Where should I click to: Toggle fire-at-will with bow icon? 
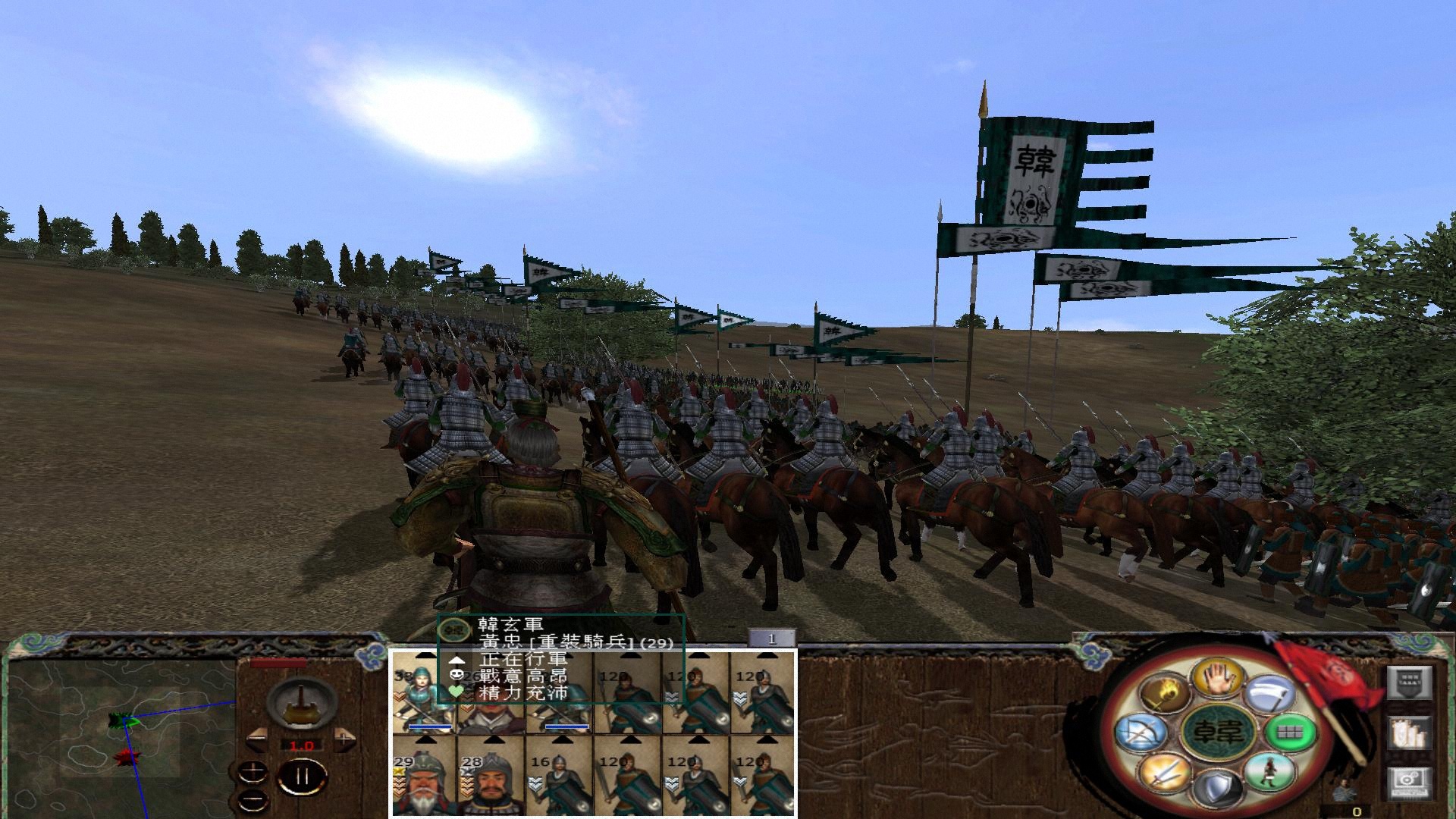point(1142,734)
